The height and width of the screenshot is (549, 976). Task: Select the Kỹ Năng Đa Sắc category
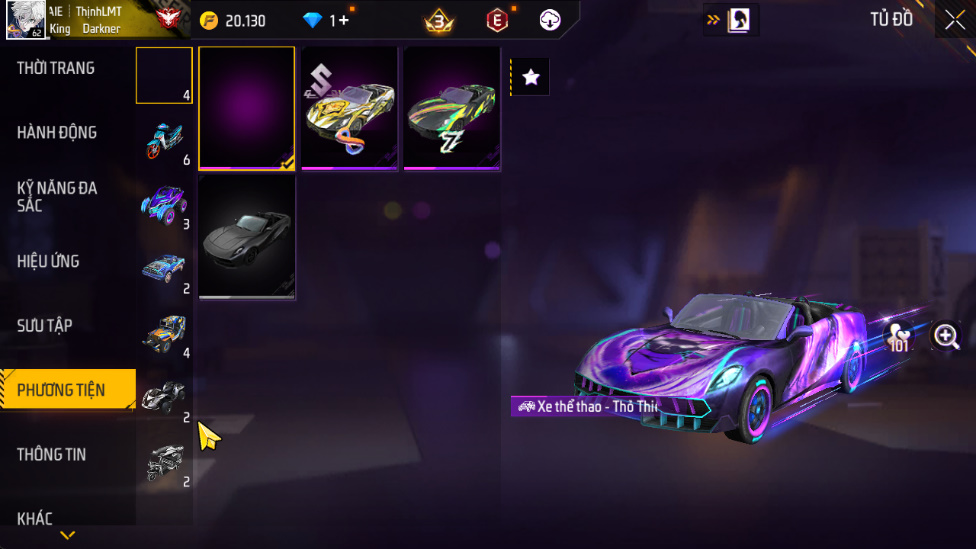tap(57, 196)
